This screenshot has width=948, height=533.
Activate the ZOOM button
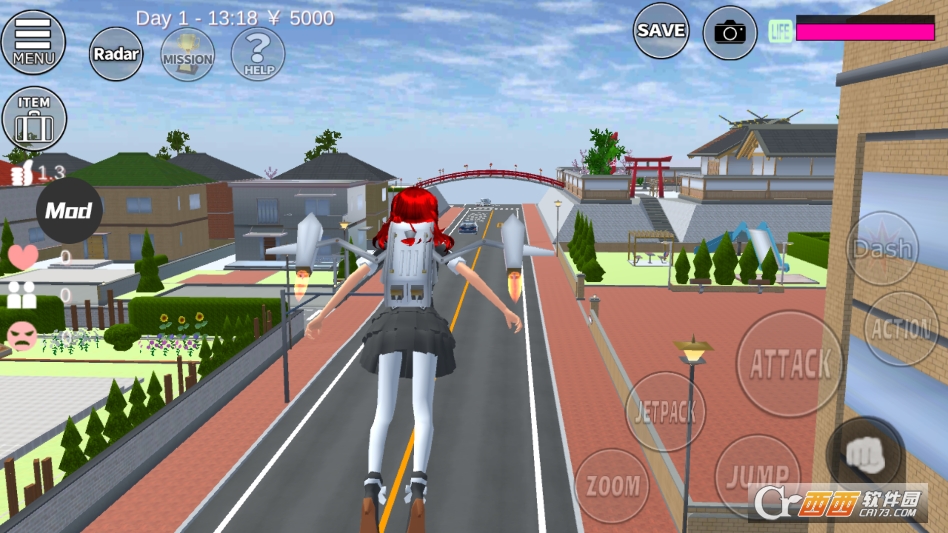click(612, 486)
